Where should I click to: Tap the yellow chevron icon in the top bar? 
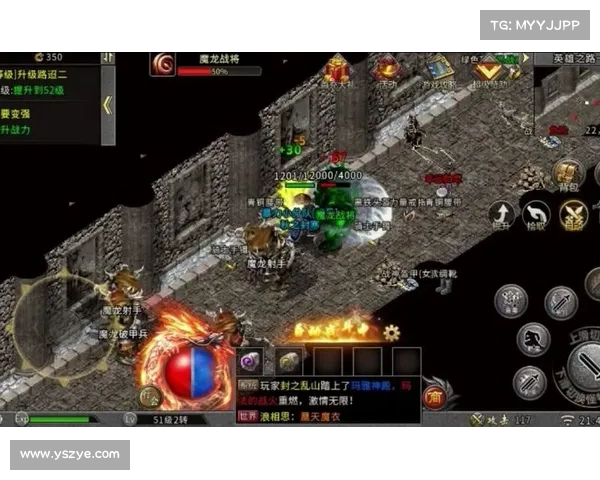pyautogui.click(x=488, y=70)
